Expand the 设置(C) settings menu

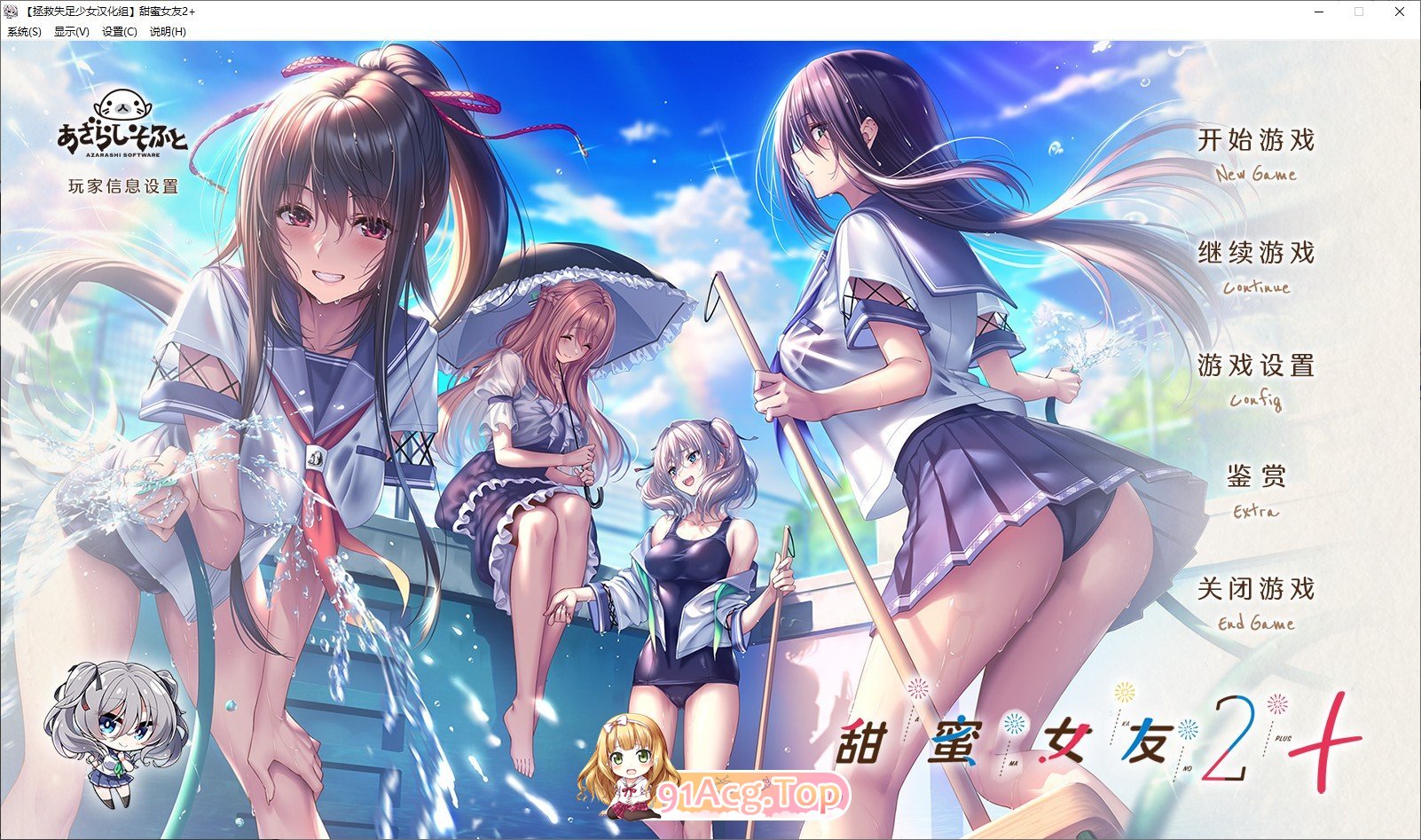coord(120,31)
